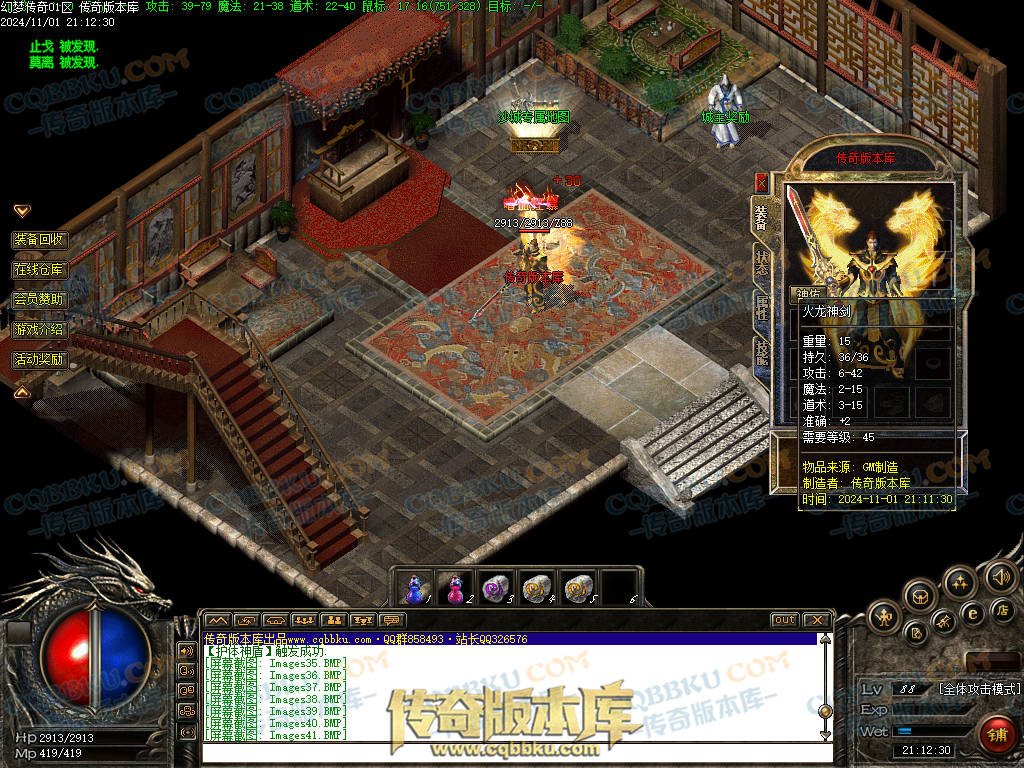
Task: Toggle sound with the speaker icon
Action: pyautogui.click(x=999, y=576)
